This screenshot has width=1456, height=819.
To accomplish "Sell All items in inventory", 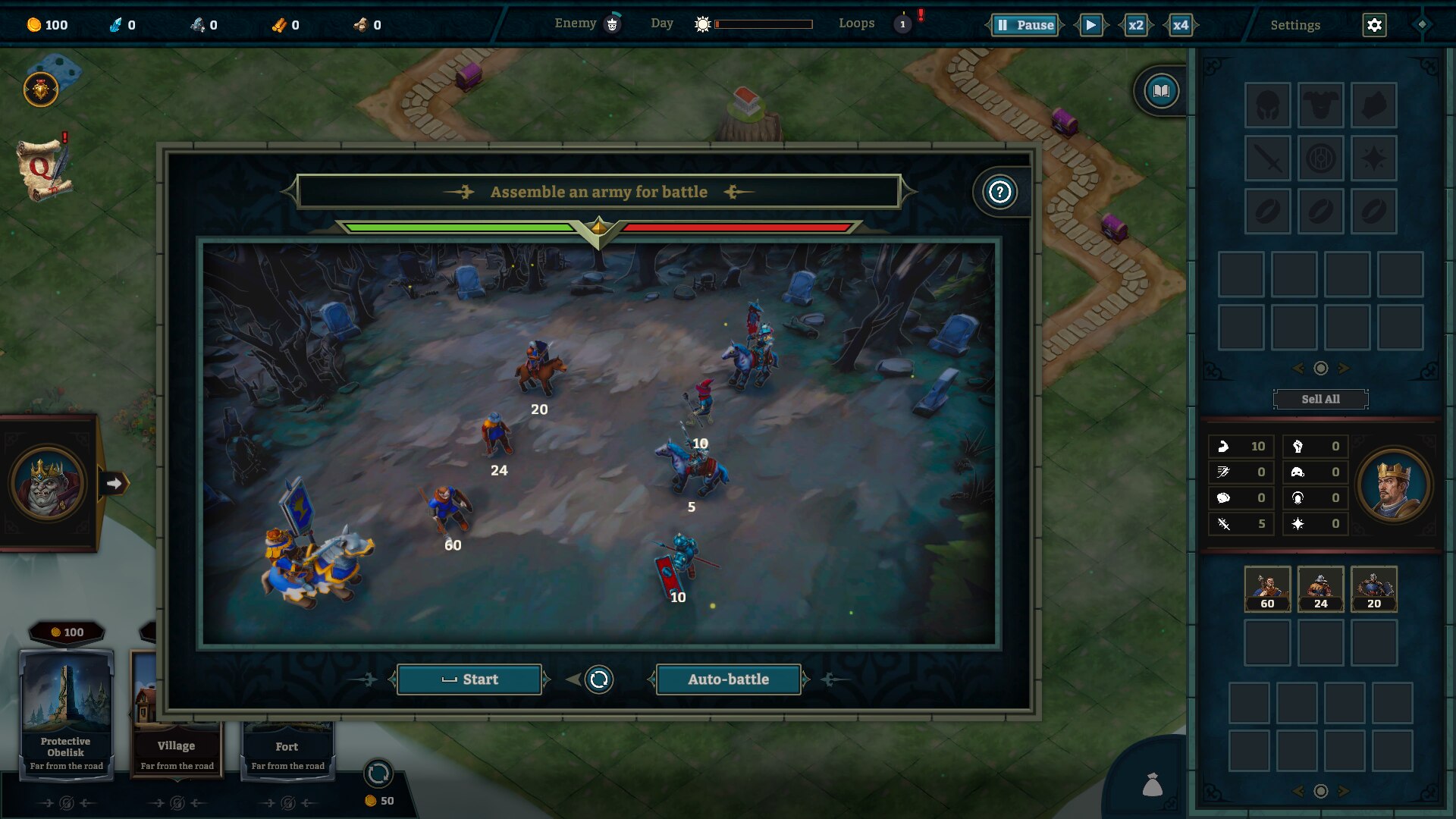I will point(1320,399).
